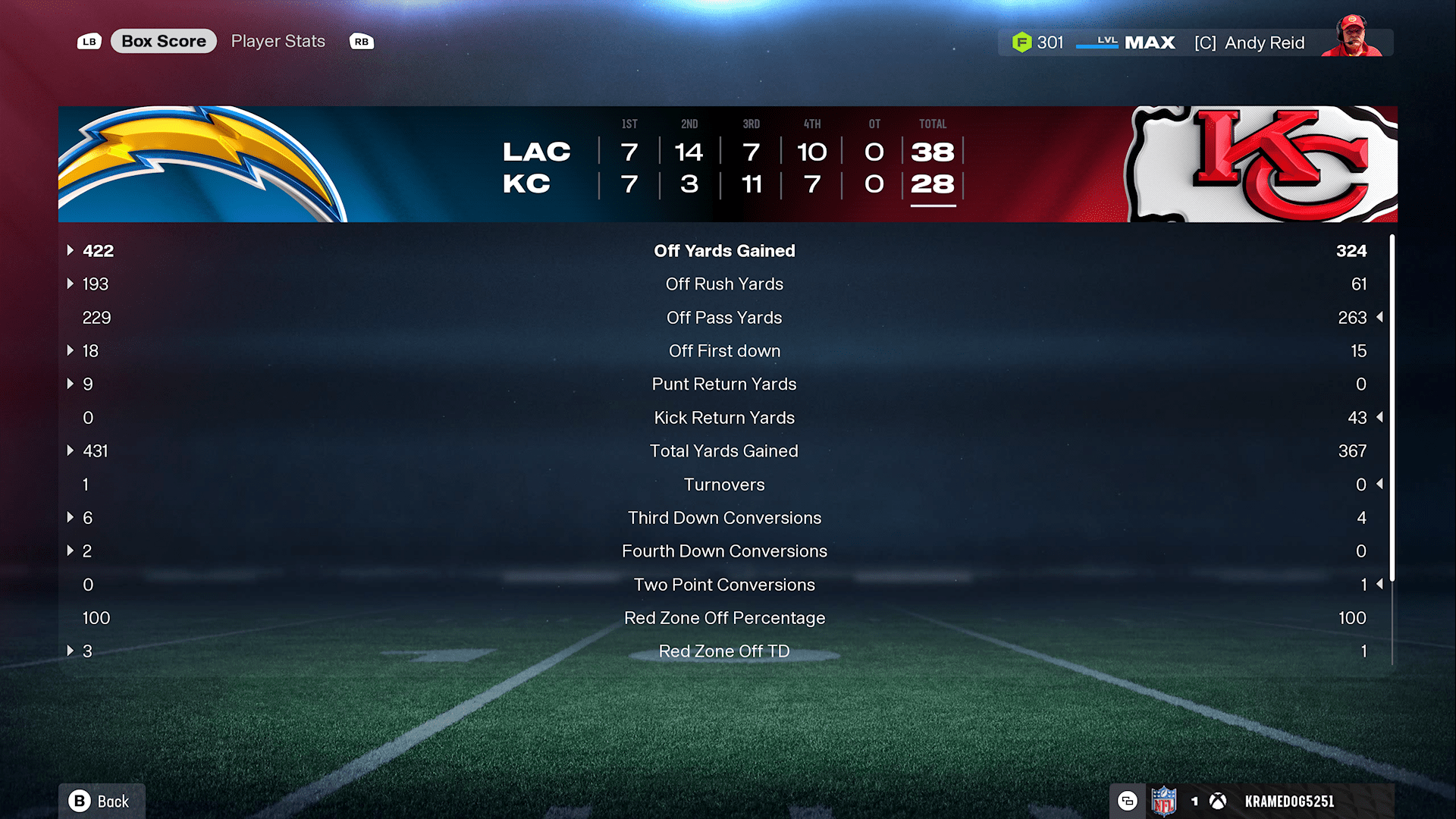Choose the Off Rush Yards stat row
Screen dimensions: 1456x819
click(724, 284)
